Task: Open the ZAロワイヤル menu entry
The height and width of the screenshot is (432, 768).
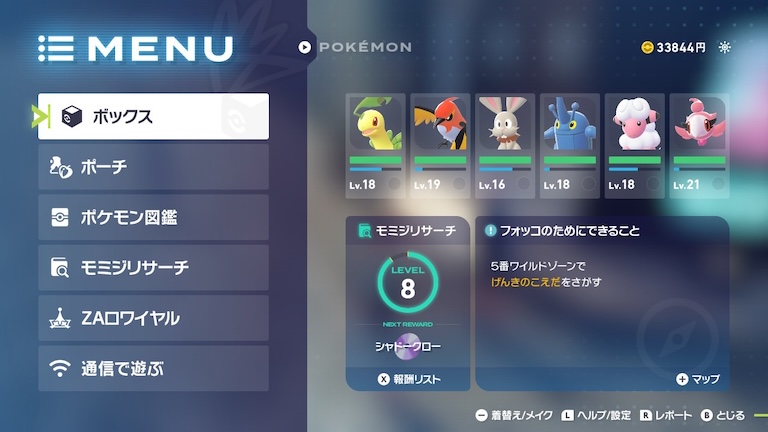Action: 153,318
